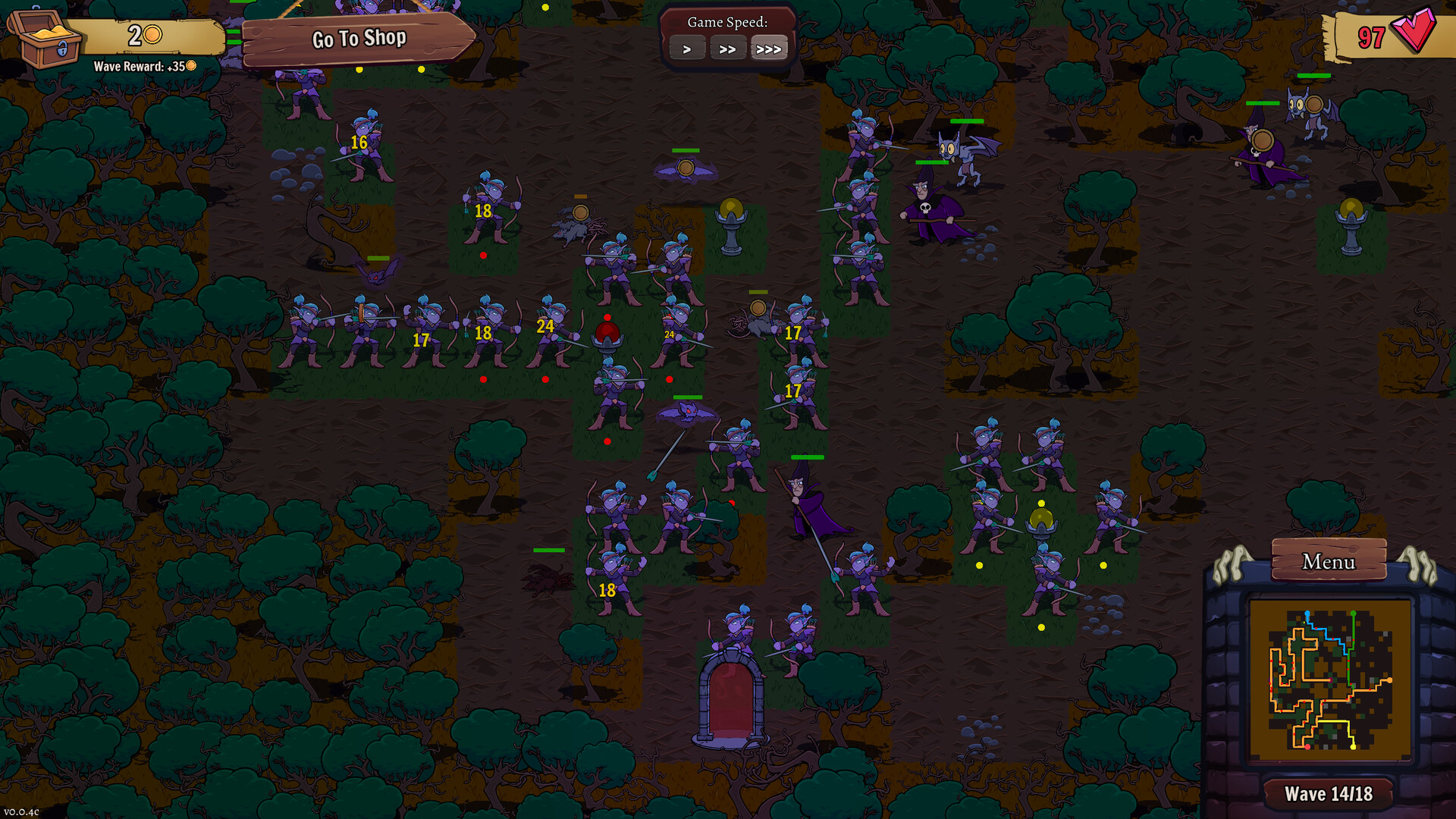
Task: Enable triple-speed game mode
Action: point(769,48)
